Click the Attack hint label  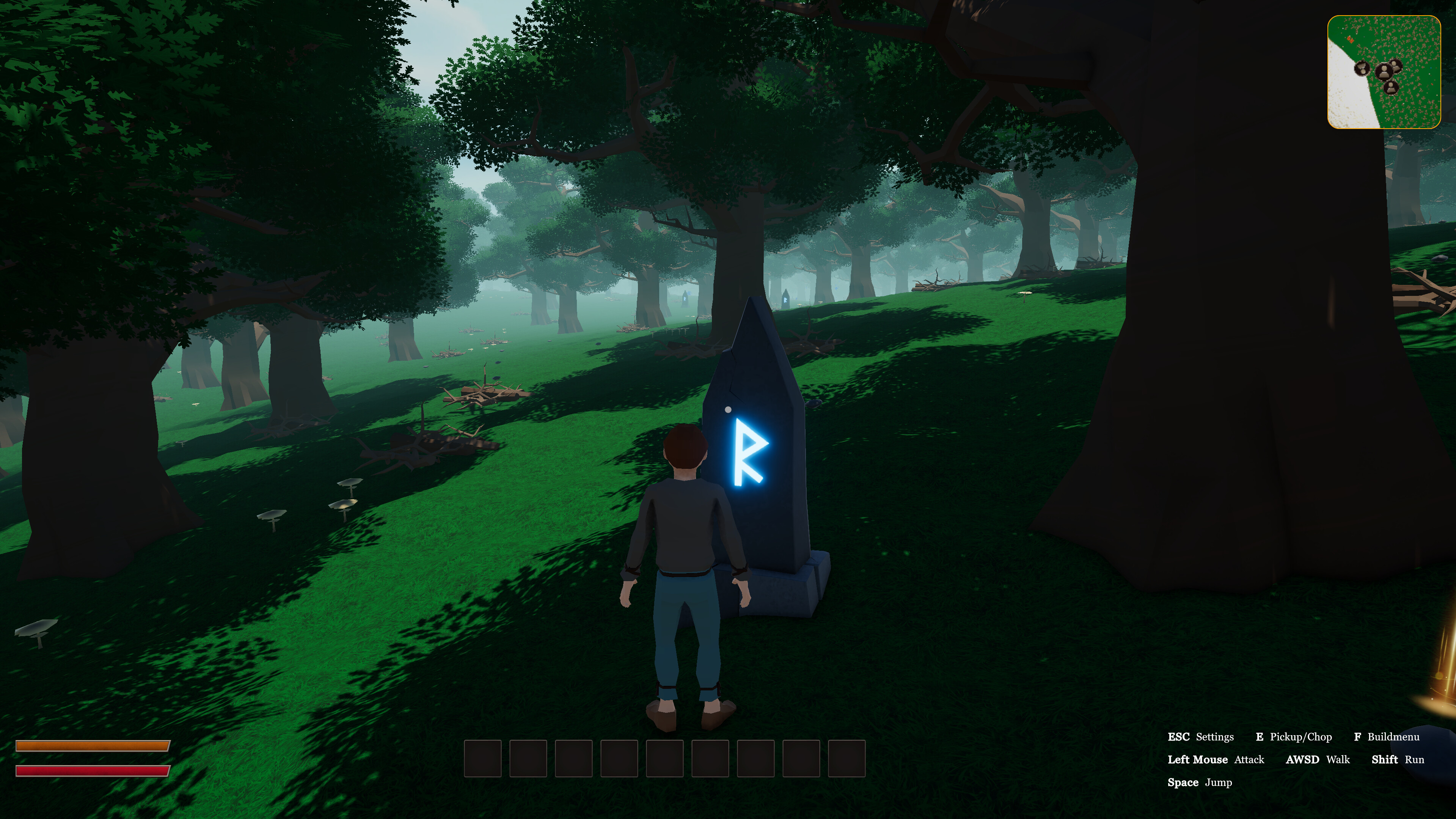click(x=1249, y=759)
